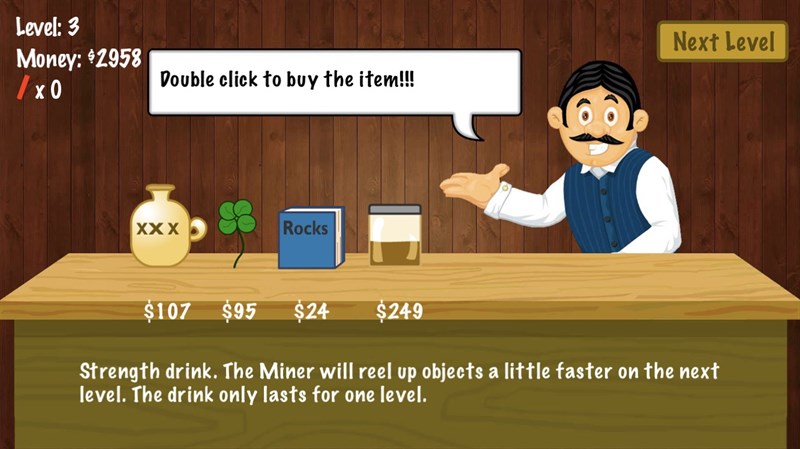The height and width of the screenshot is (449, 800).
Task: Choose the blue Rocks book
Action: click(310, 238)
